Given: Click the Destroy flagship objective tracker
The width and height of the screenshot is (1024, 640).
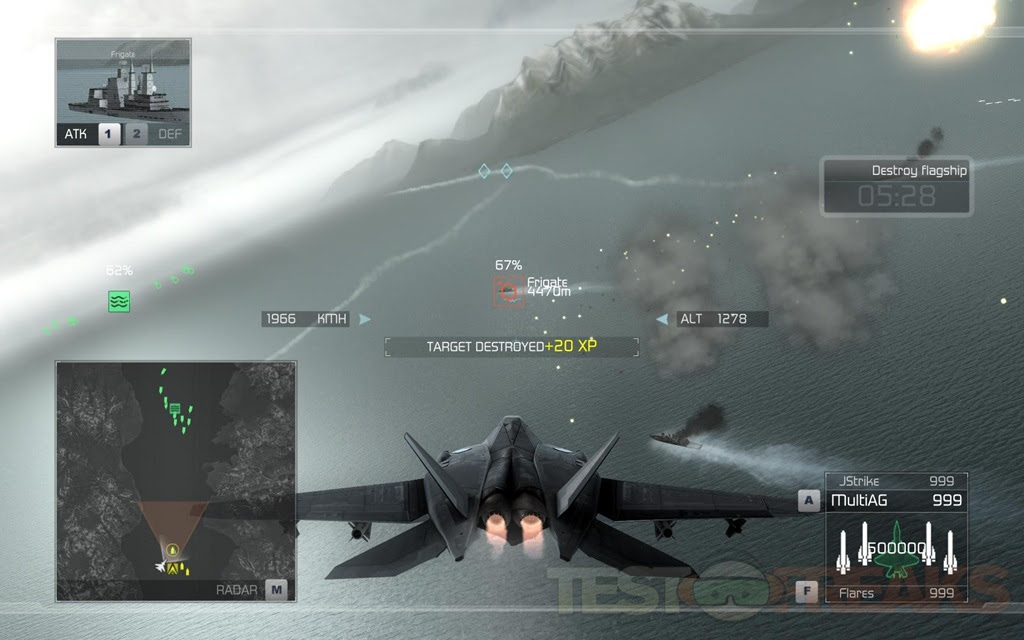Looking at the screenshot, I should coord(896,186).
